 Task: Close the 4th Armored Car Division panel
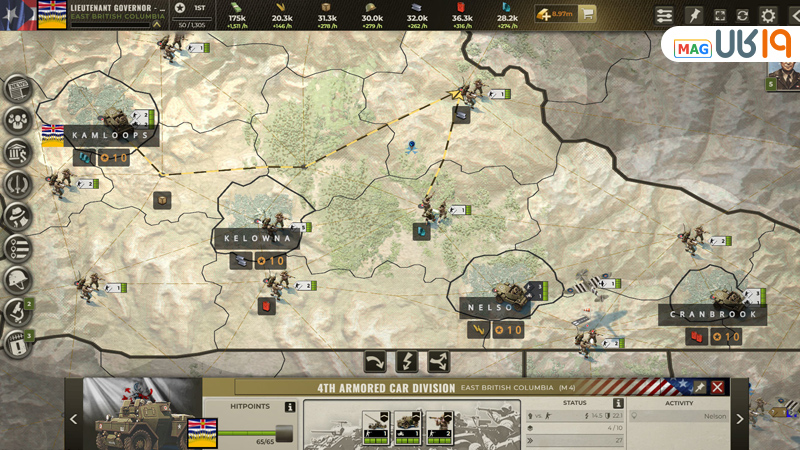[717, 387]
